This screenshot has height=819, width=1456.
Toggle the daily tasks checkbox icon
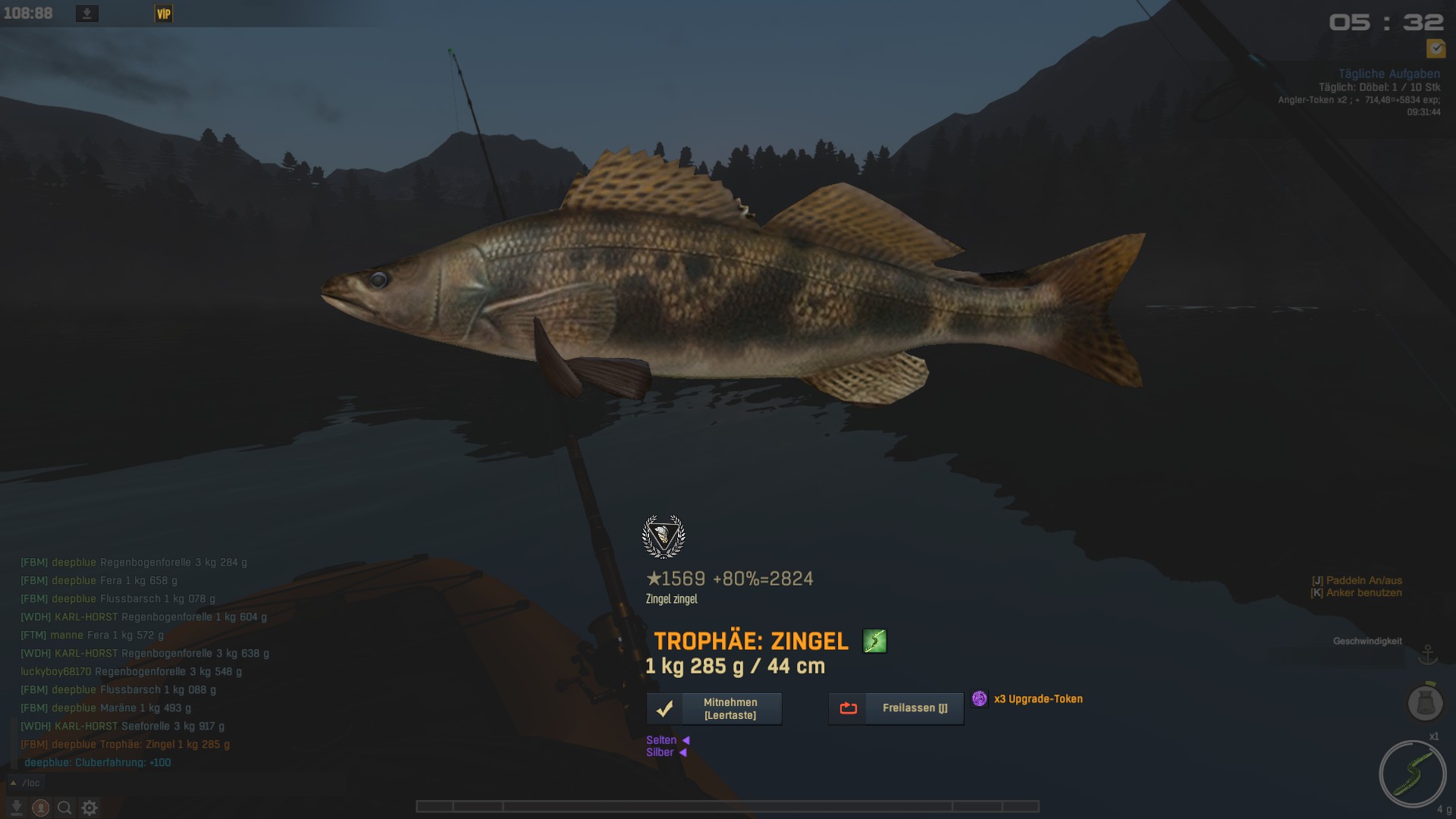1436,49
